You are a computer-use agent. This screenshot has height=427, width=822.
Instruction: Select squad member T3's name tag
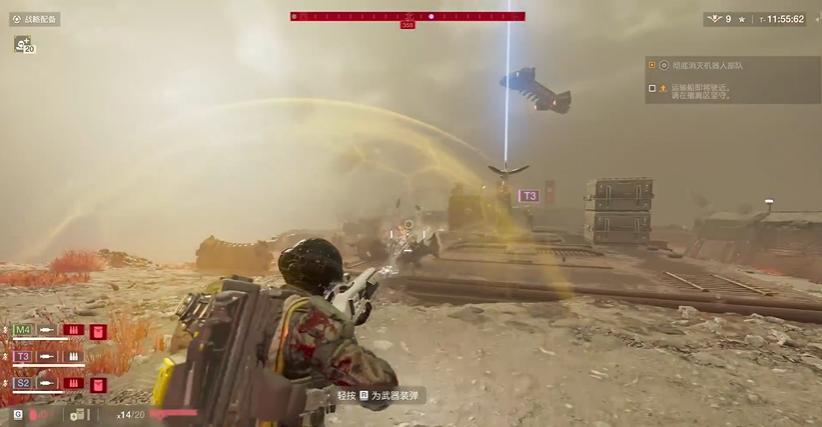[x=23, y=356]
